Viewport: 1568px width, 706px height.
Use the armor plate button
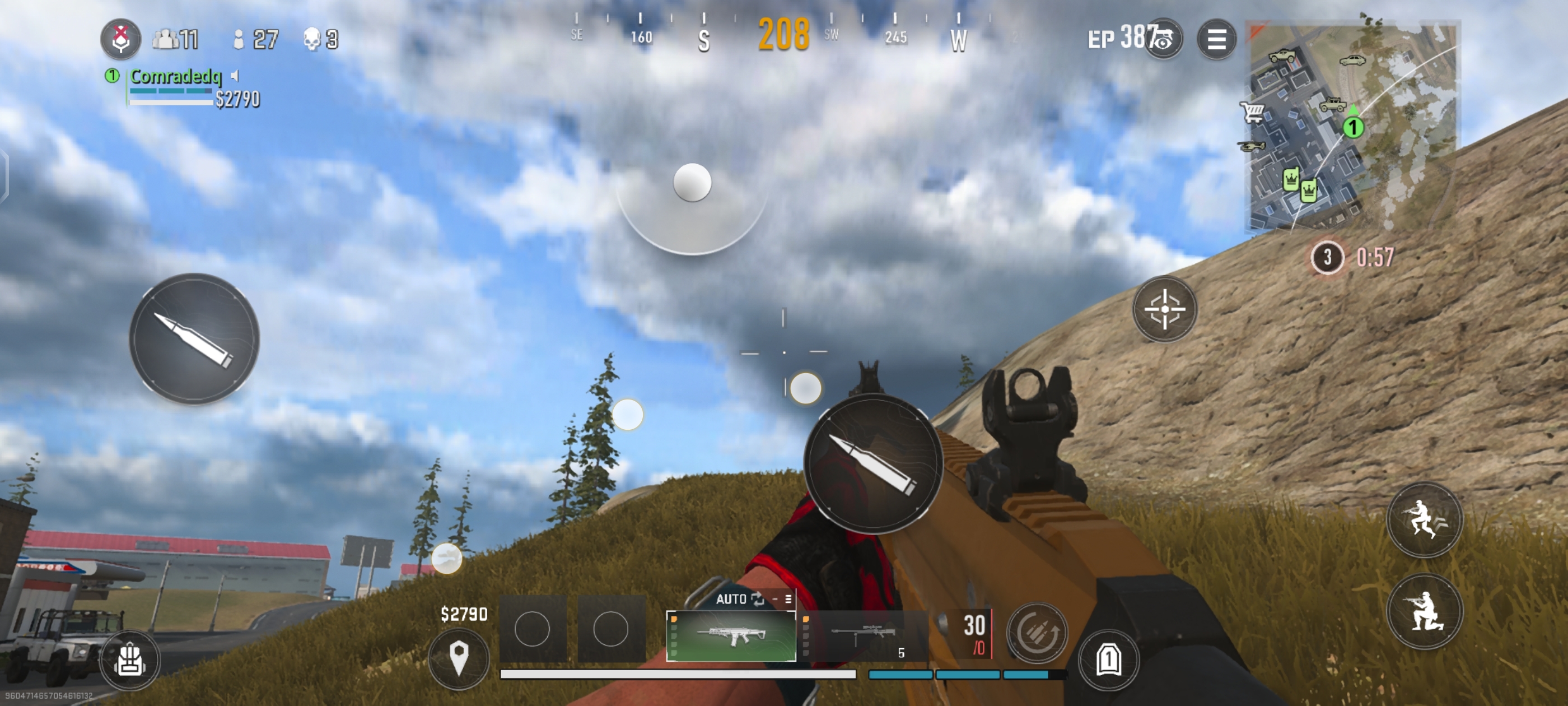coord(1108,659)
